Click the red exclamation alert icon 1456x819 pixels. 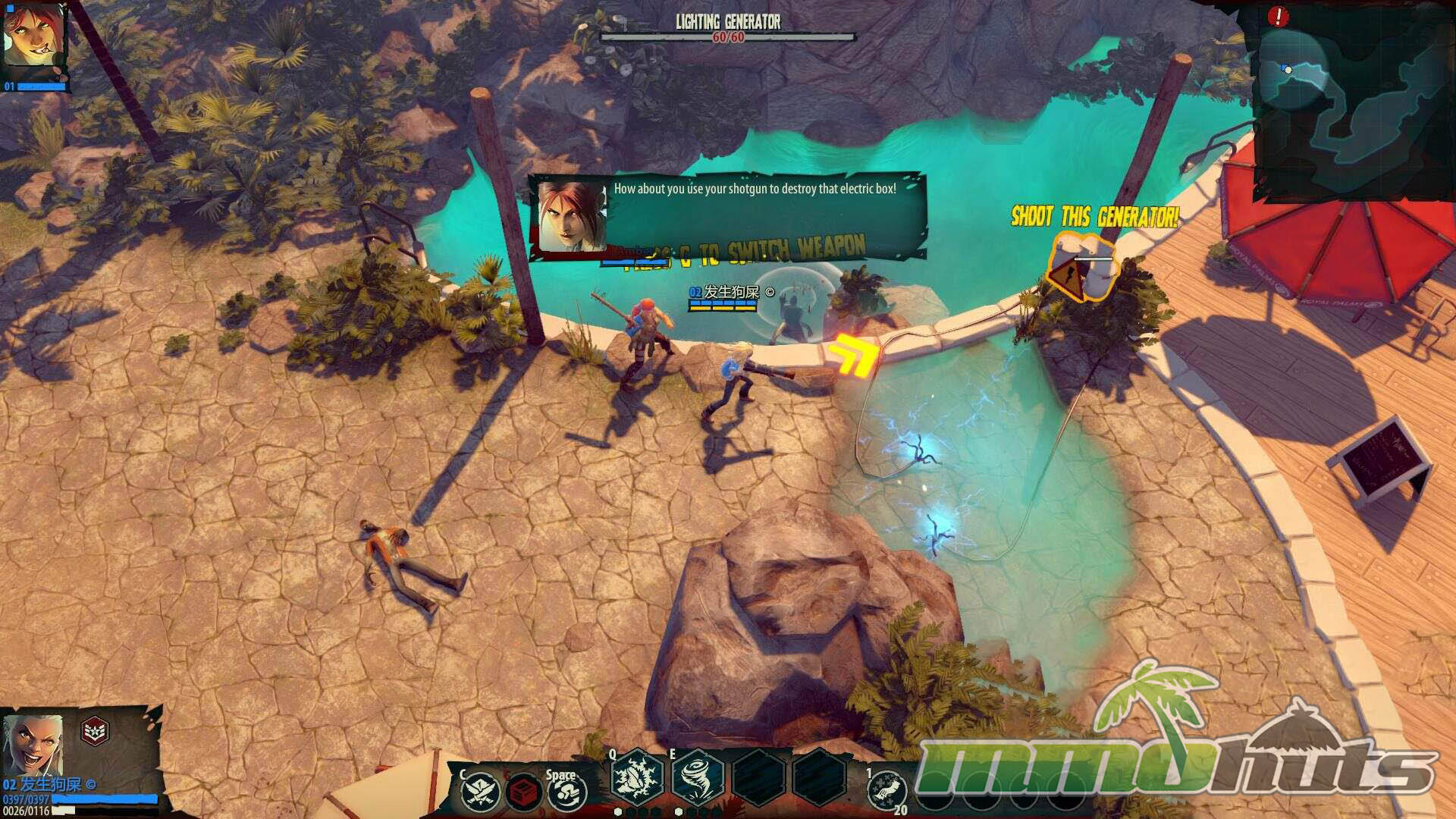[x=1278, y=16]
